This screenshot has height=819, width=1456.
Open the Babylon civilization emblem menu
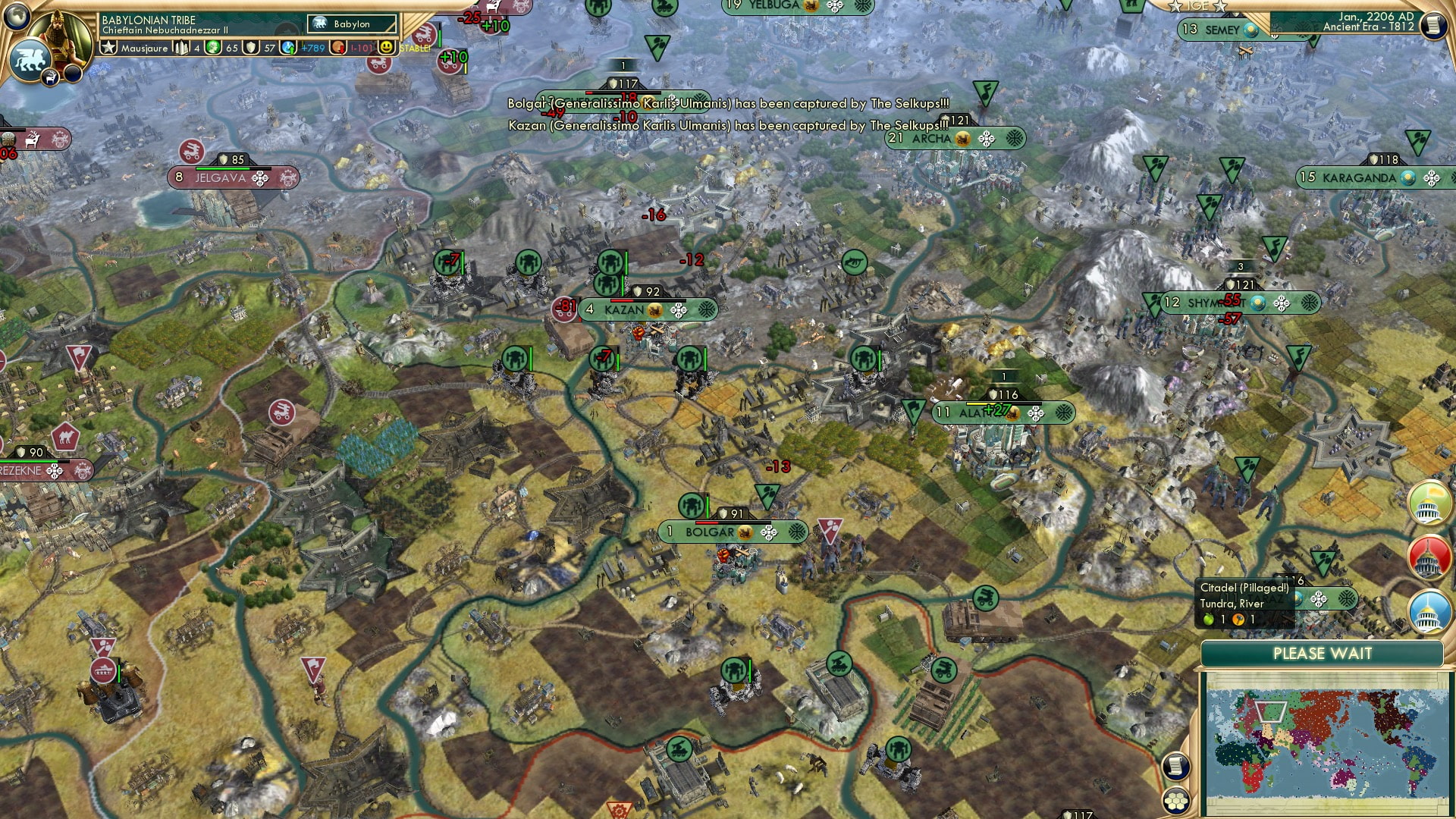coord(321,24)
